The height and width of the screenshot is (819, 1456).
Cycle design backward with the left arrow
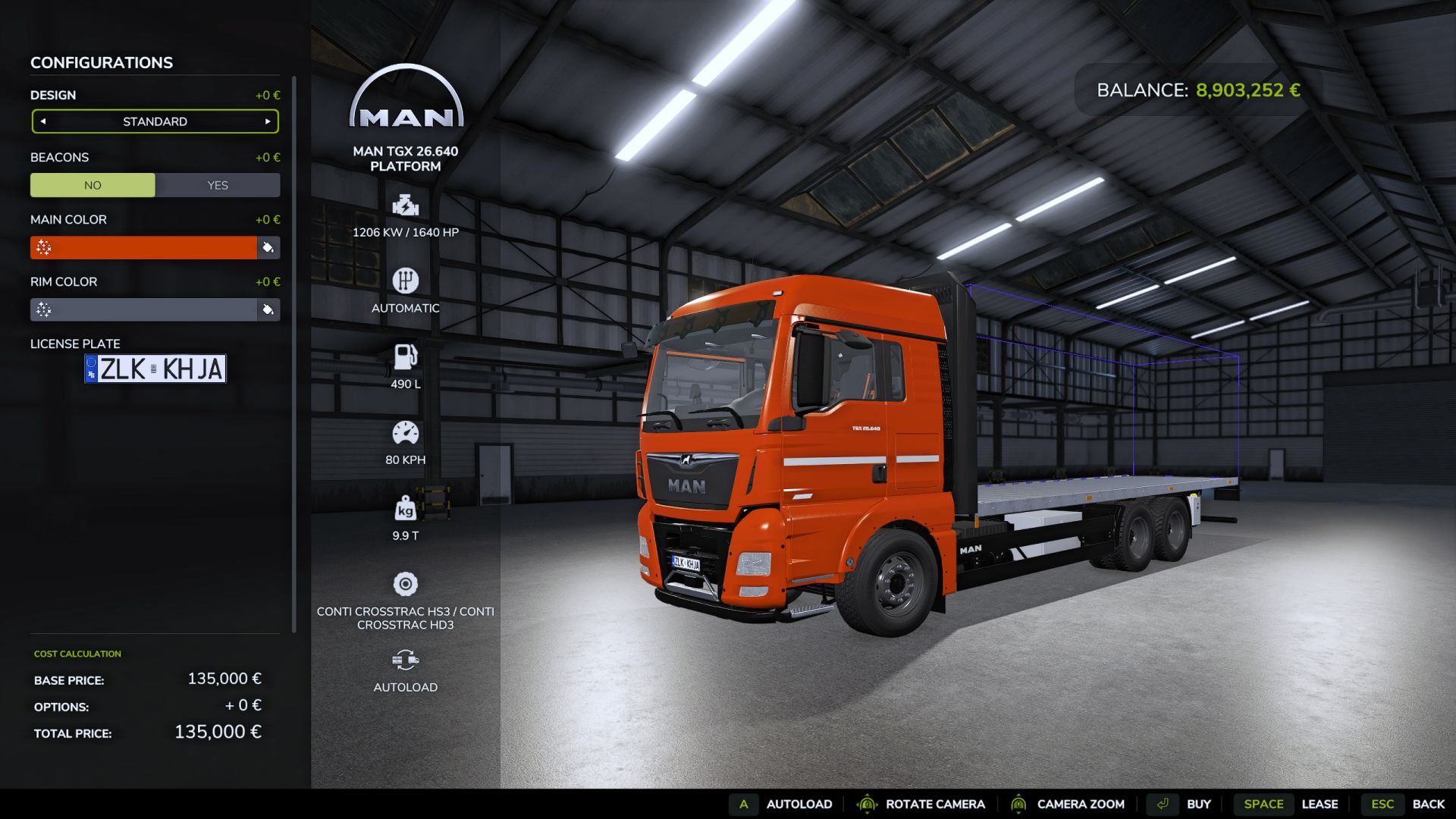tap(44, 121)
